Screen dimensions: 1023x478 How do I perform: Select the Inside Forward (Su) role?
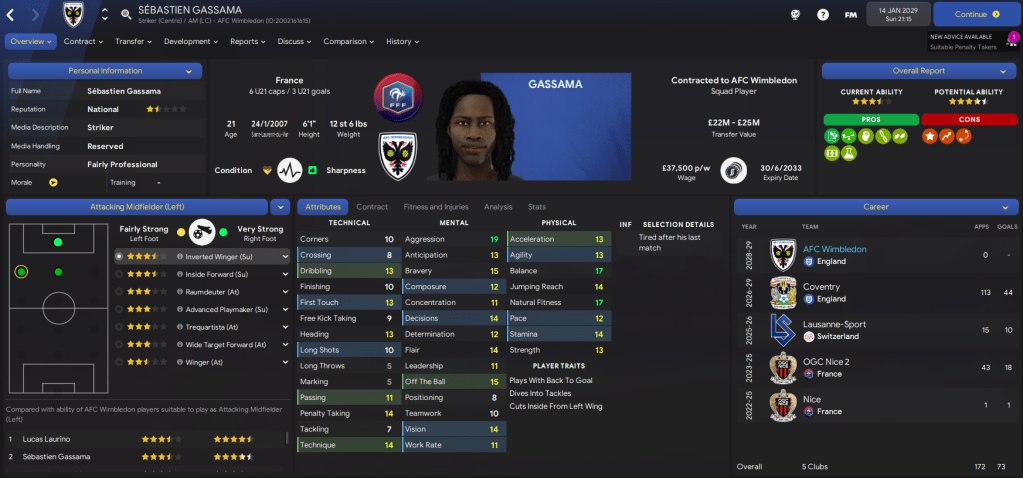tap(211, 274)
